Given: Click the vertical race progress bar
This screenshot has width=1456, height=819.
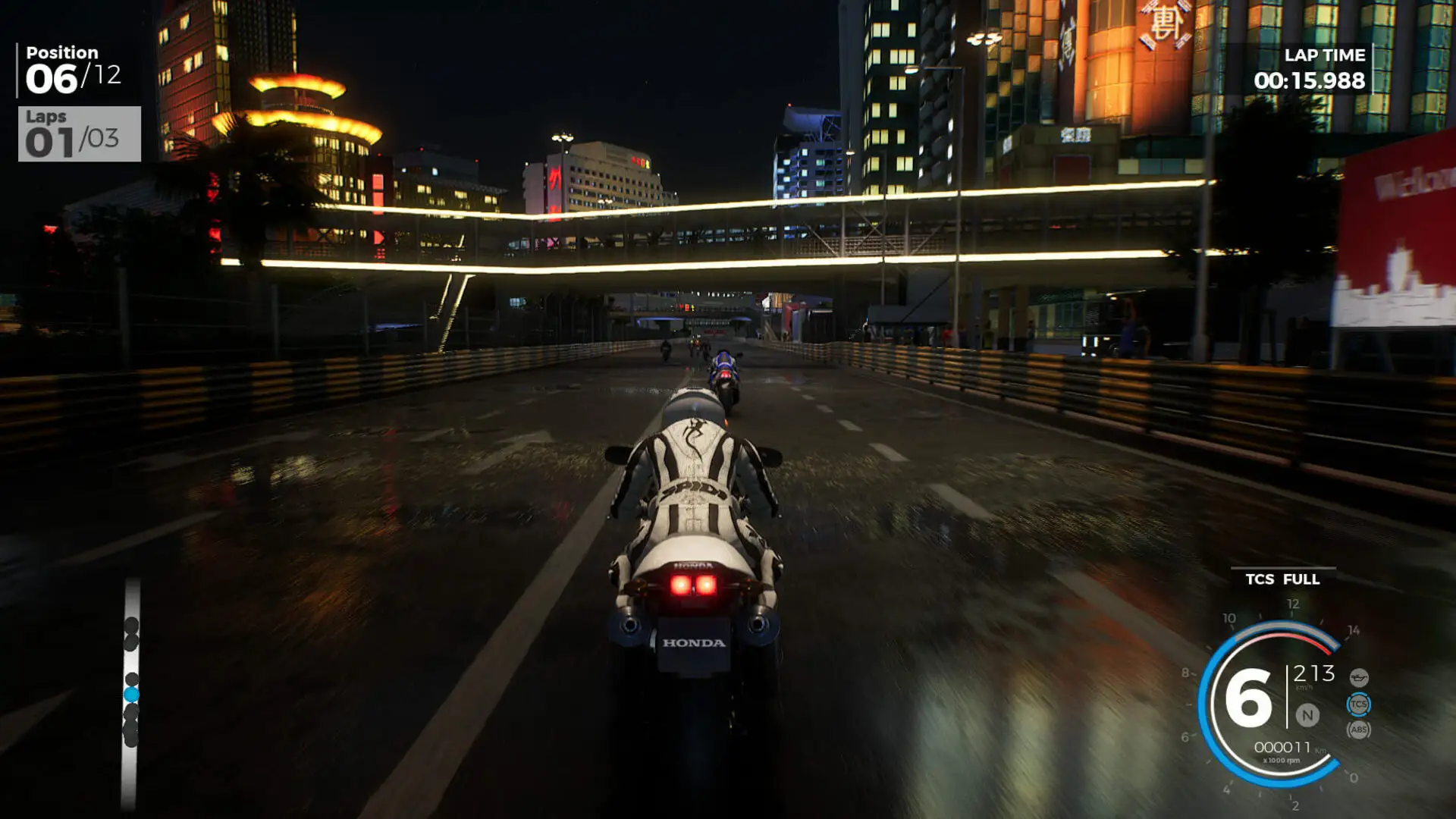Looking at the screenshot, I should (130, 682).
